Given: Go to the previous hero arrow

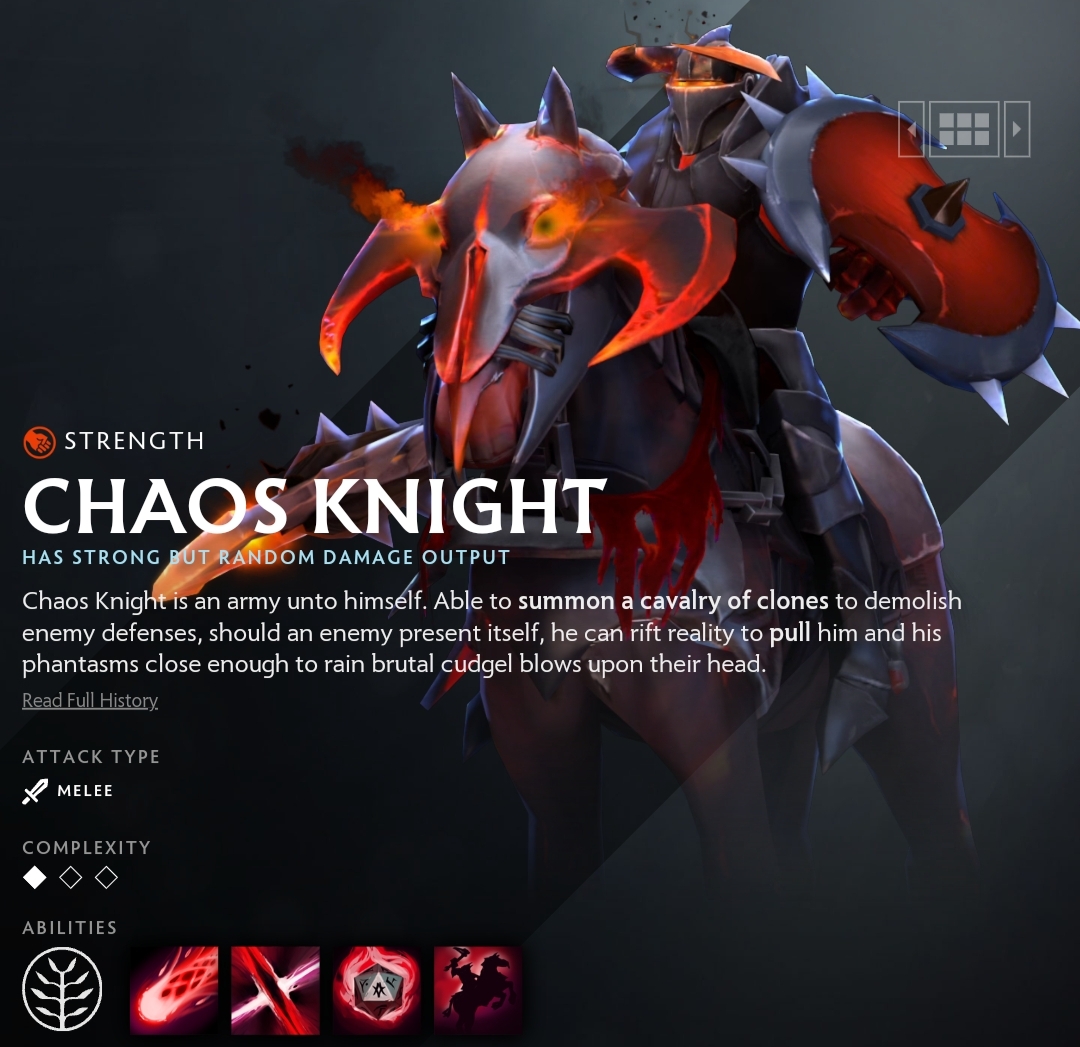Looking at the screenshot, I should (911, 129).
